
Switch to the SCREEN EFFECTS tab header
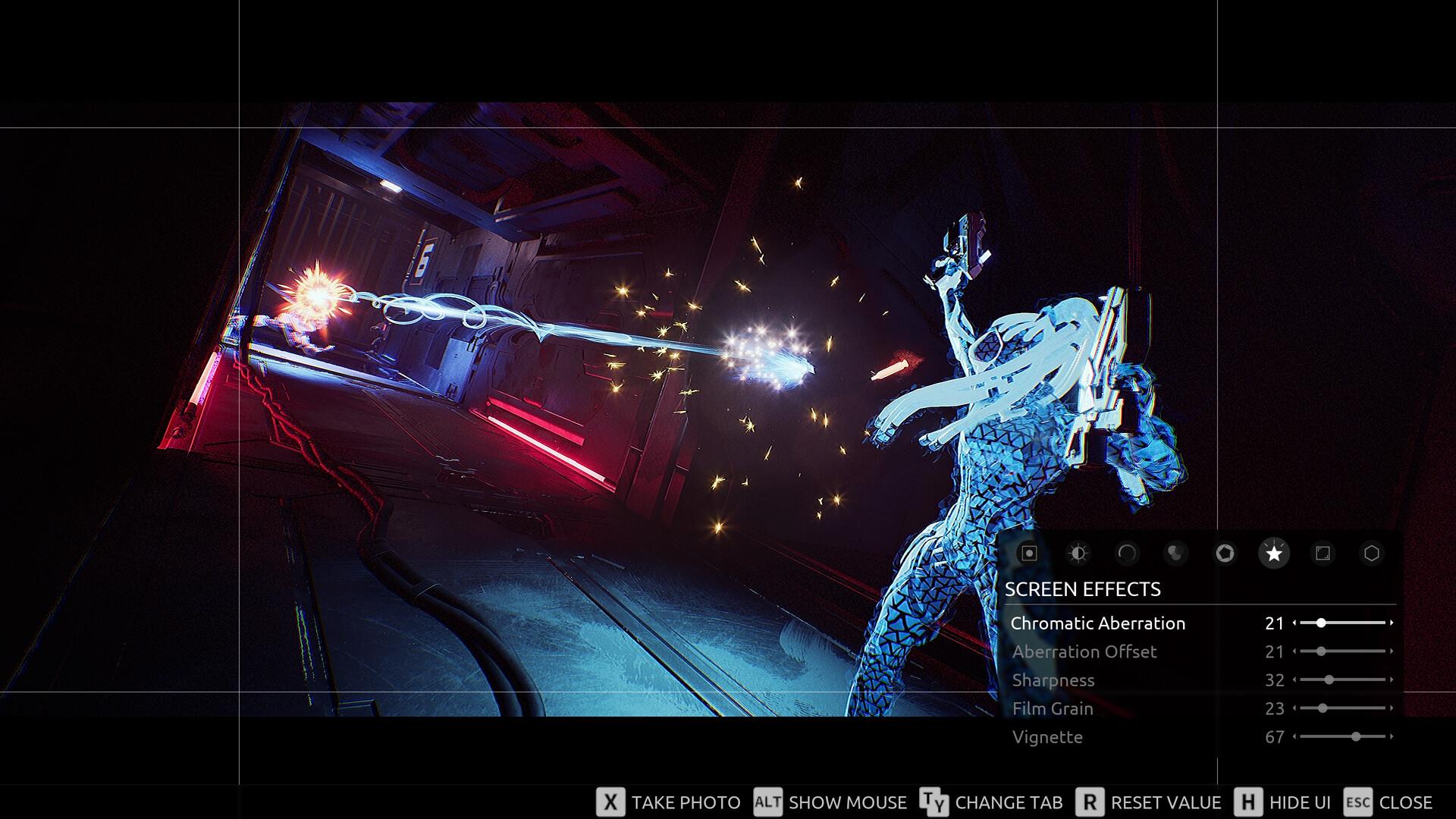pyautogui.click(x=1083, y=588)
